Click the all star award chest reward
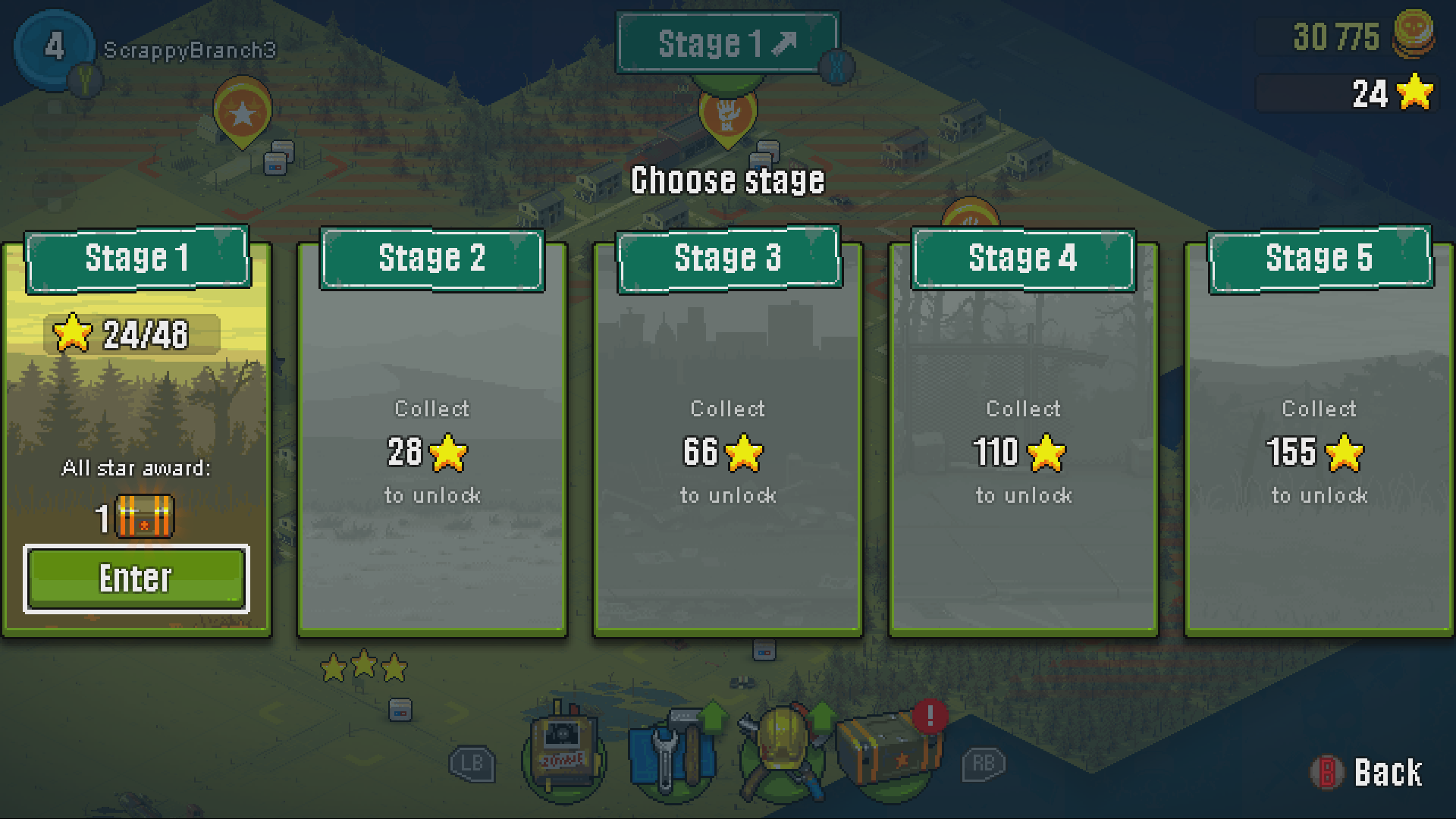This screenshot has height=819, width=1456. pos(143,518)
